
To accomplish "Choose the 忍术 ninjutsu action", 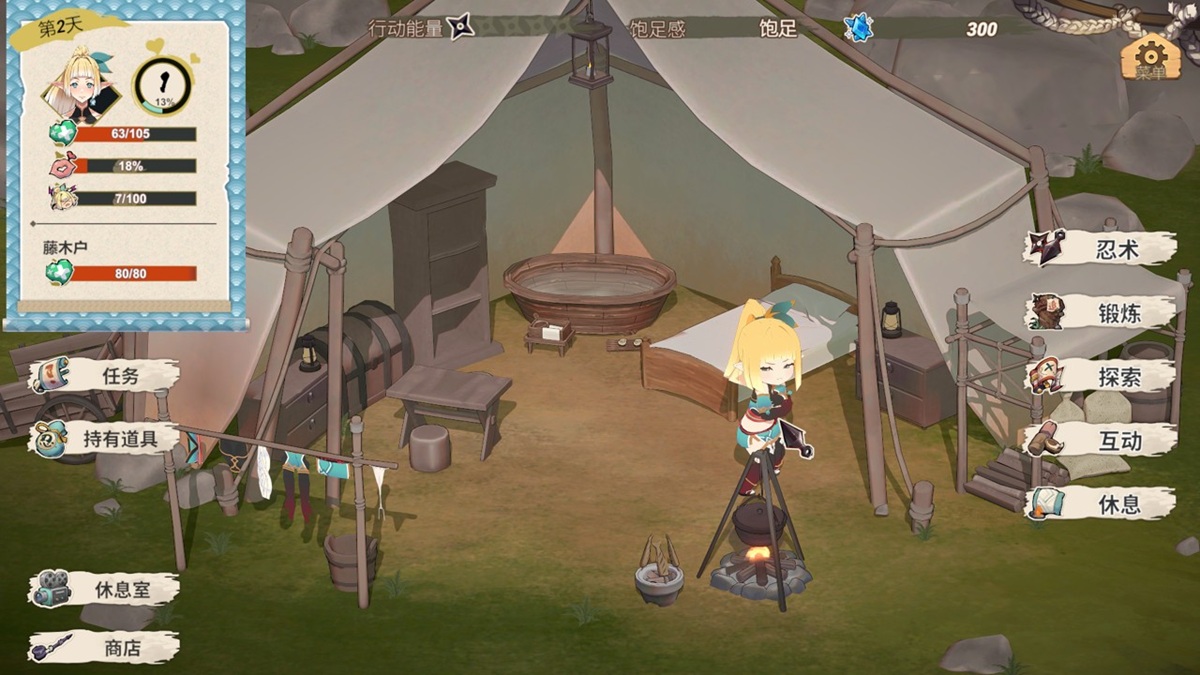I will (x=1100, y=249).
